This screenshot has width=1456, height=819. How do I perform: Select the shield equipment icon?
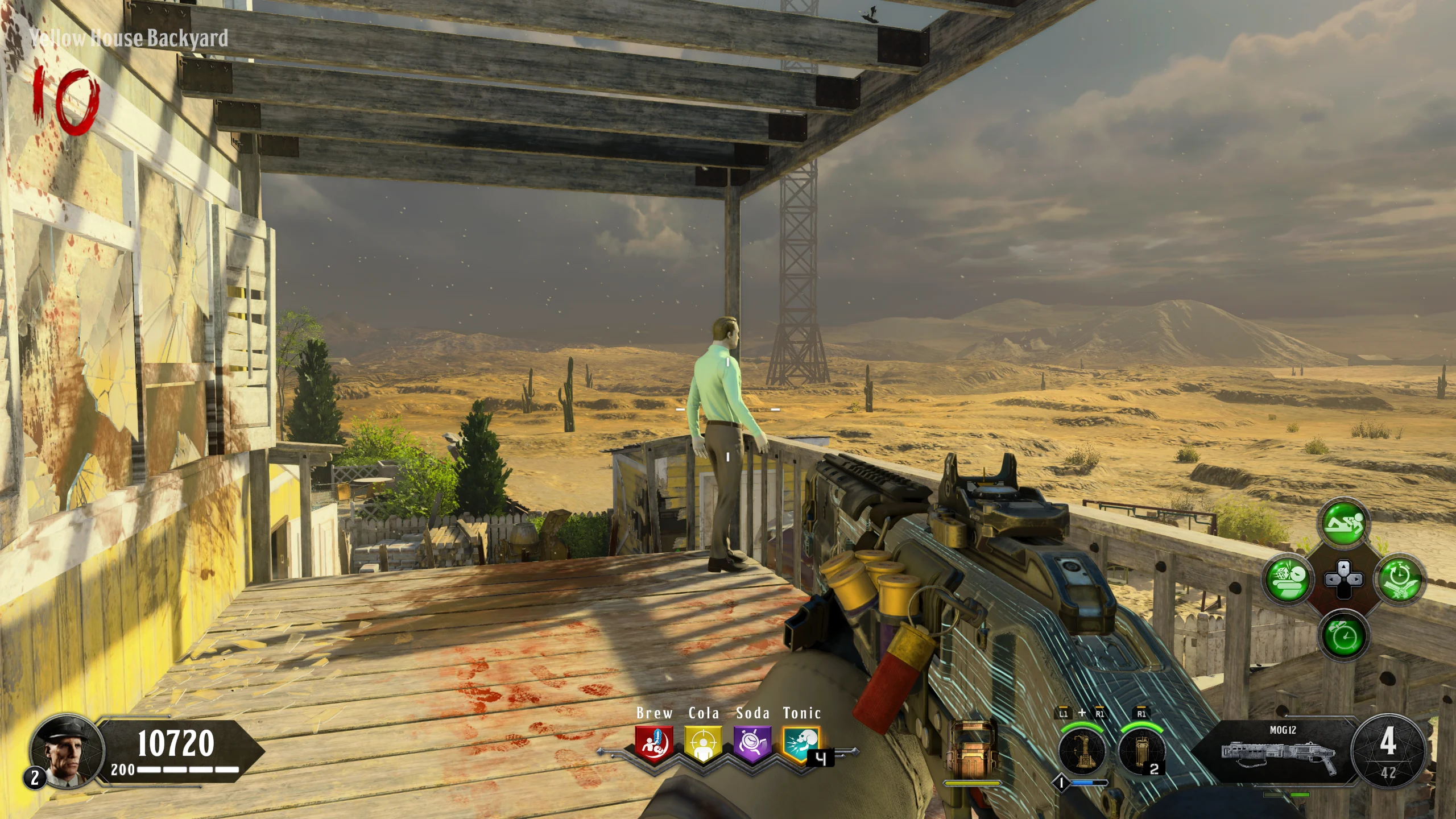coord(972,748)
